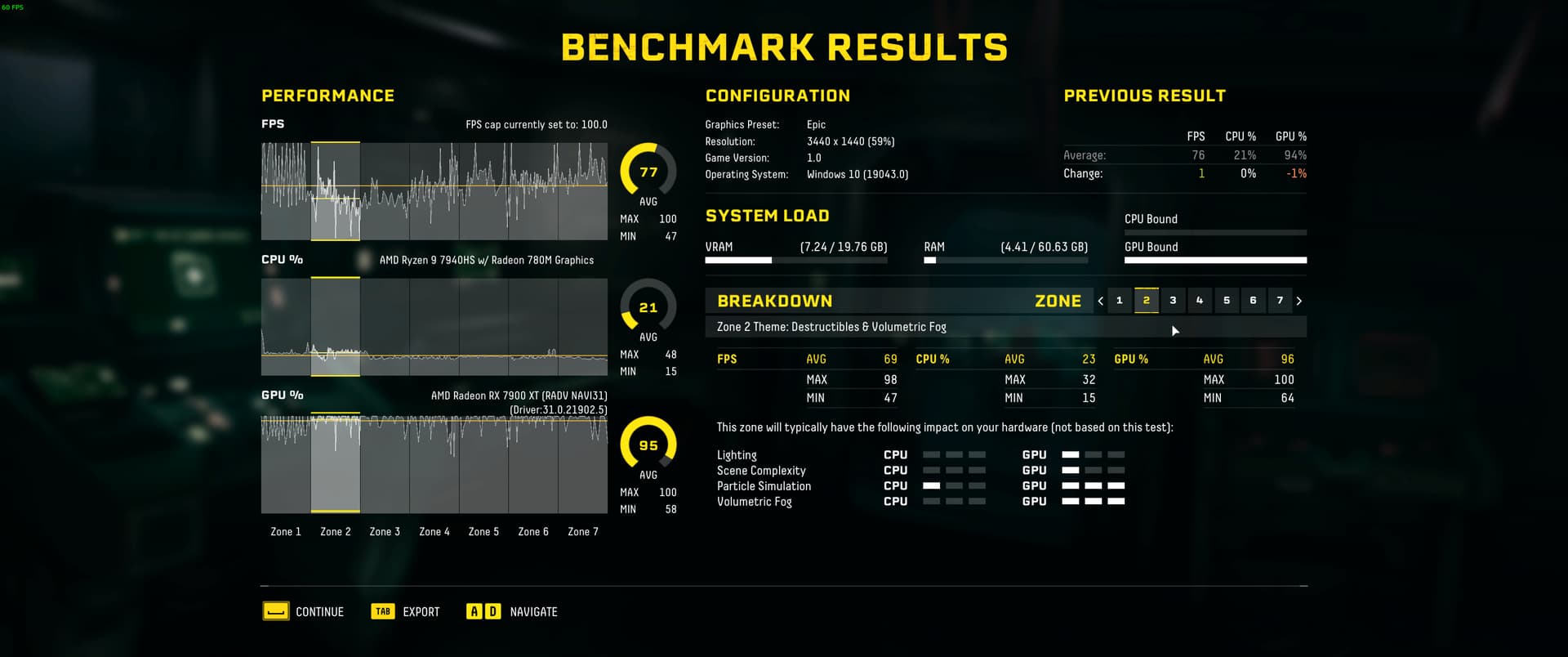
Task: Switch to Zone 7 breakdown
Action: pos(1280,301)
